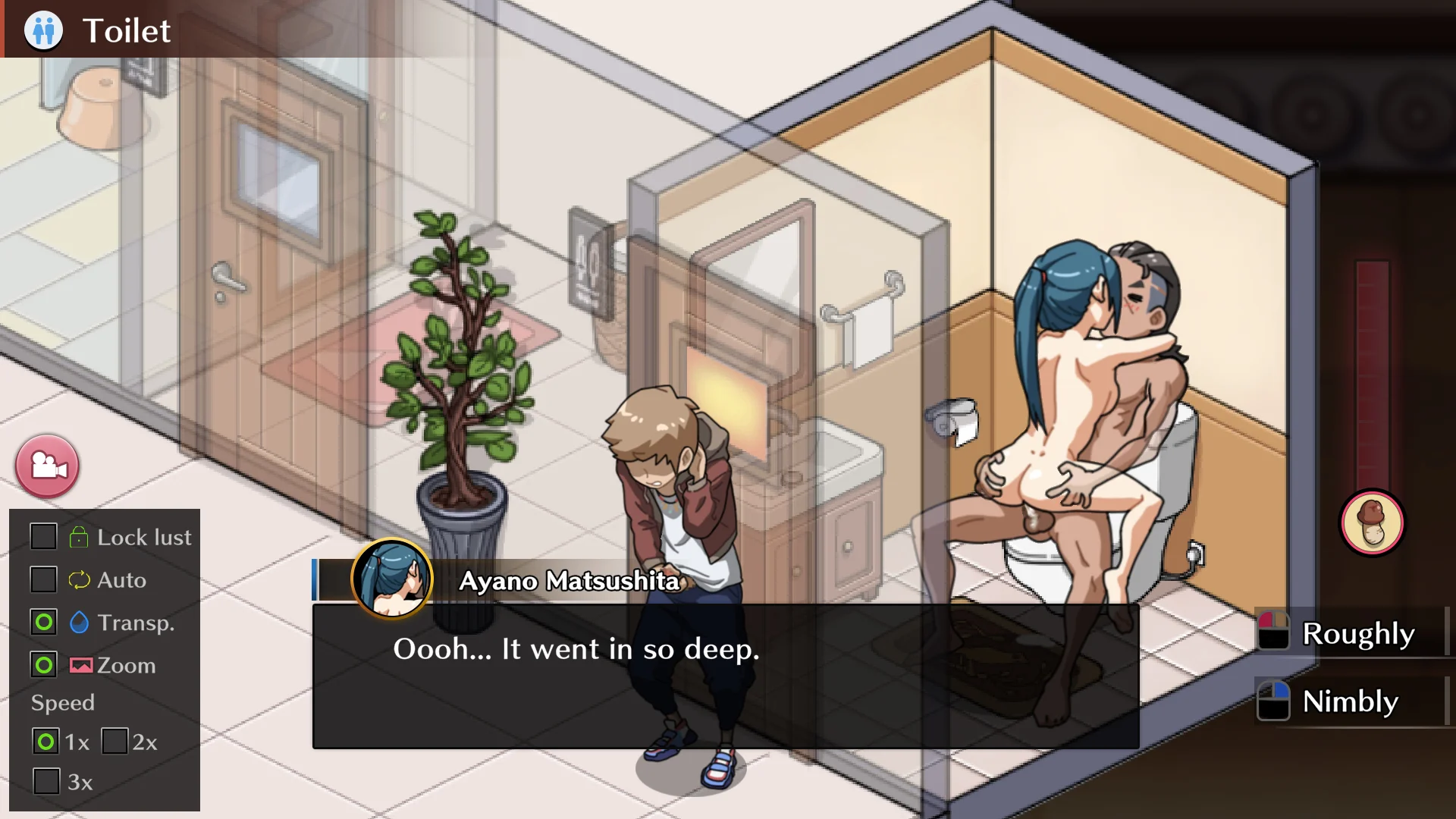This screenshot has width=1456, height=819.
Task: Select 1x speed
Action: [x=45, y=741]
